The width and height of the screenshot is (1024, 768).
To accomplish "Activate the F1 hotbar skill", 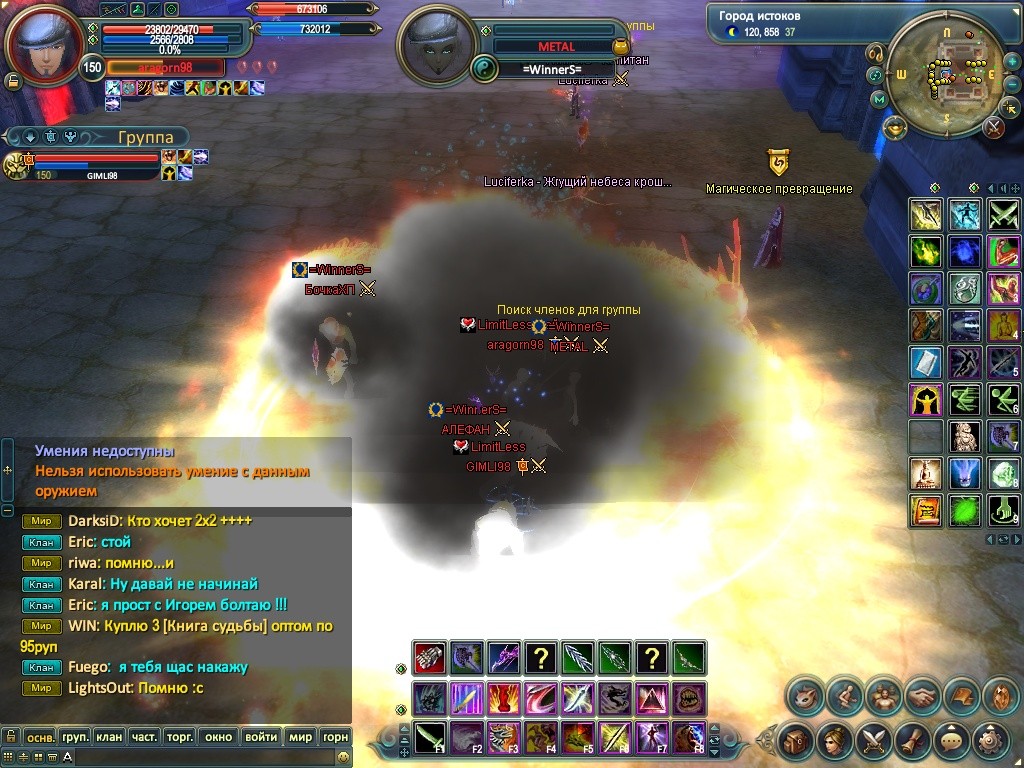I will 431,739.
